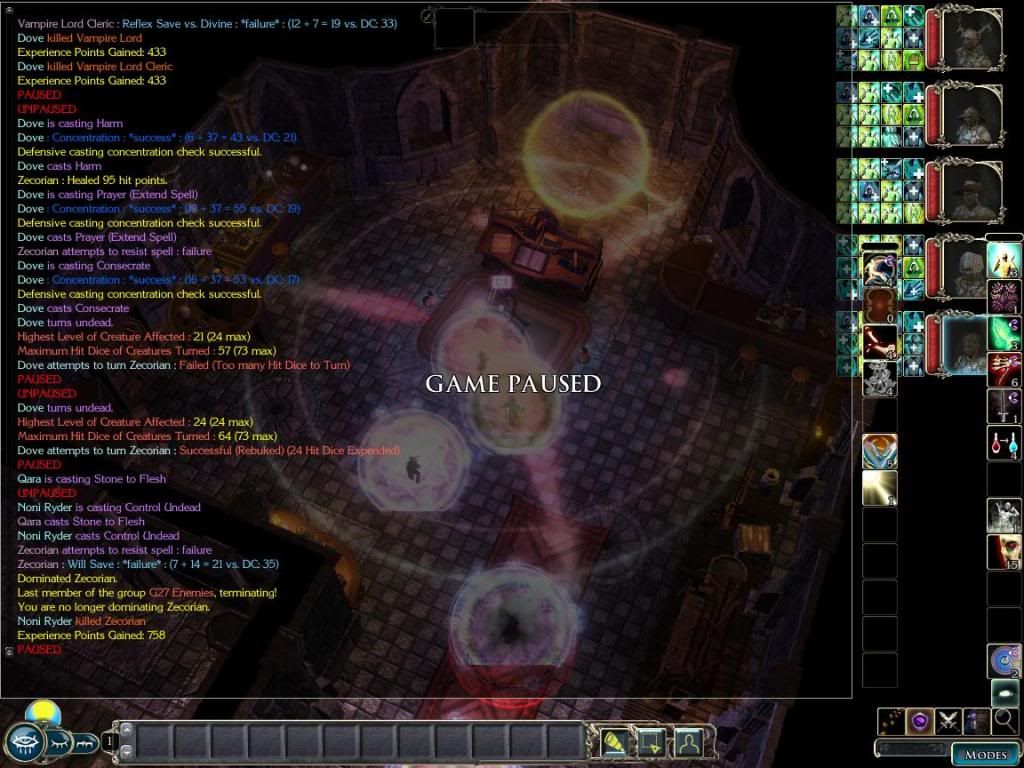Click the magnifying glass icon
The height and width of the screenshot is (768, 1024).
click(x=1005, y=720)
